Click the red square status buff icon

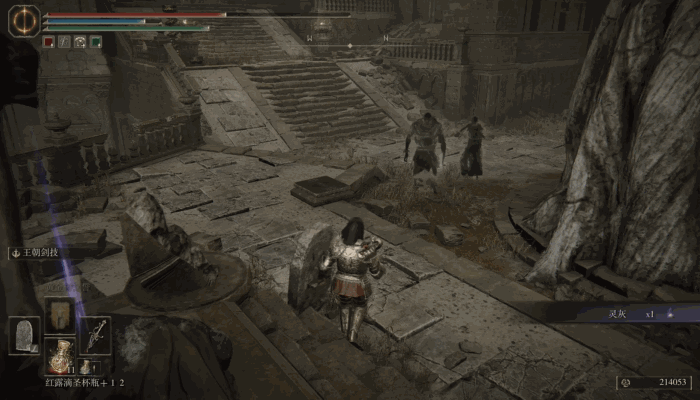(48, 42)
